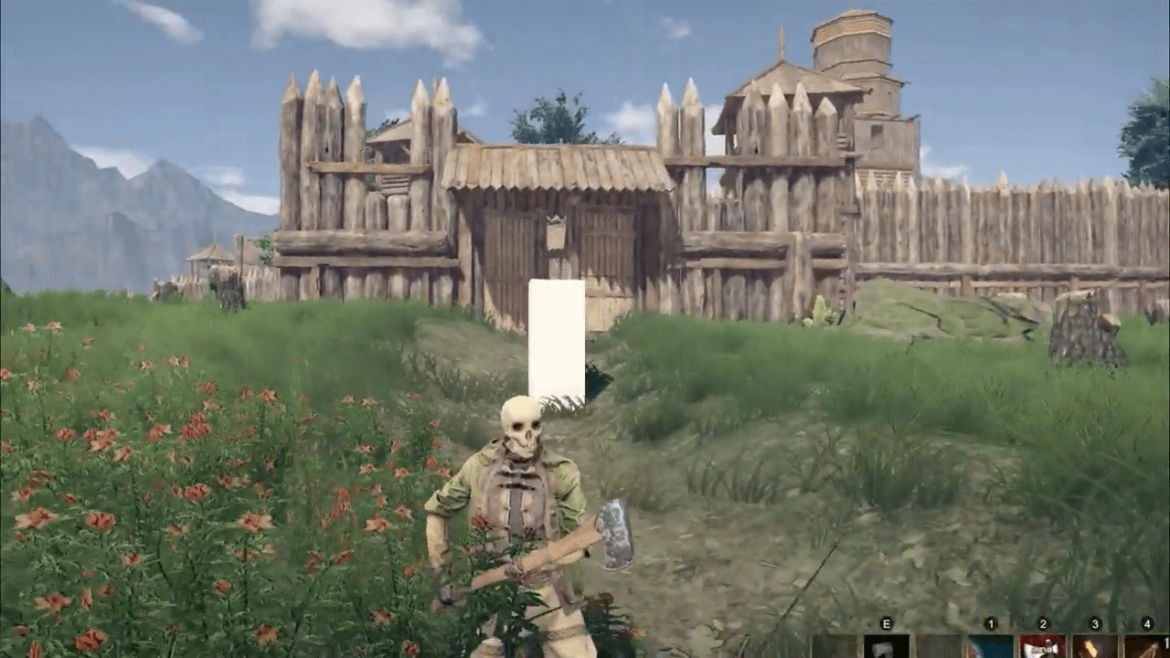Choose the red banner item in slot 2
Screen dimensions: 1170x658
[x=1043, y=647]
